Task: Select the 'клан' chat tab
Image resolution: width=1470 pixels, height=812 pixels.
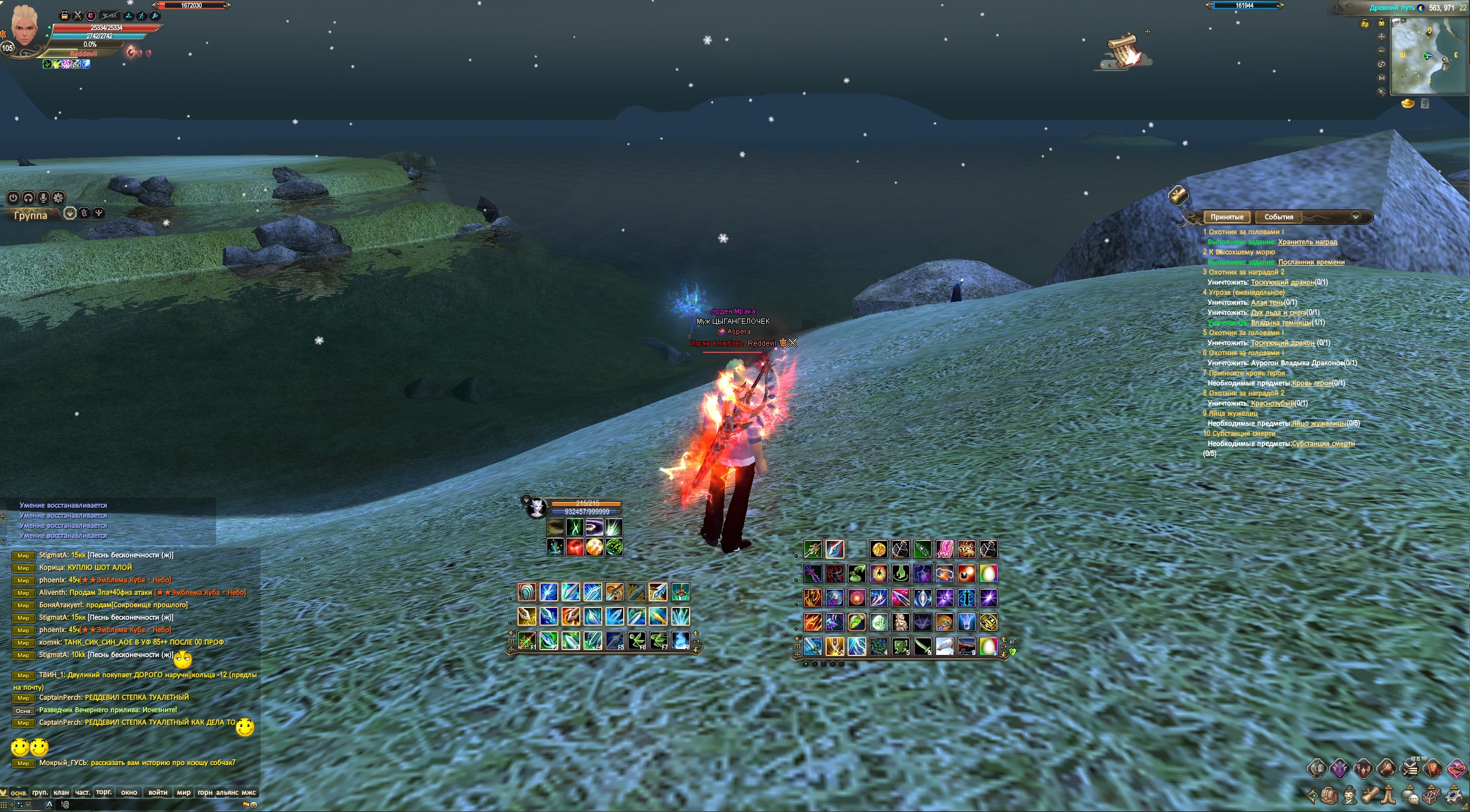Action: tap(61, 792)
